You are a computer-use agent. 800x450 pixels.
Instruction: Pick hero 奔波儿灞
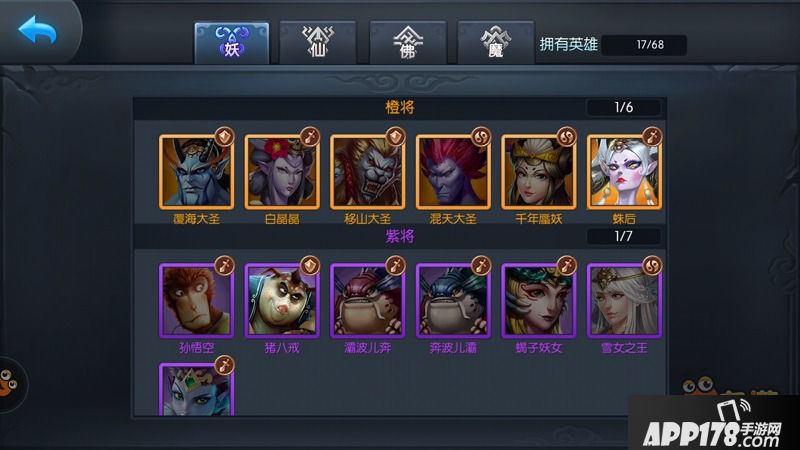tap(452, 301)
